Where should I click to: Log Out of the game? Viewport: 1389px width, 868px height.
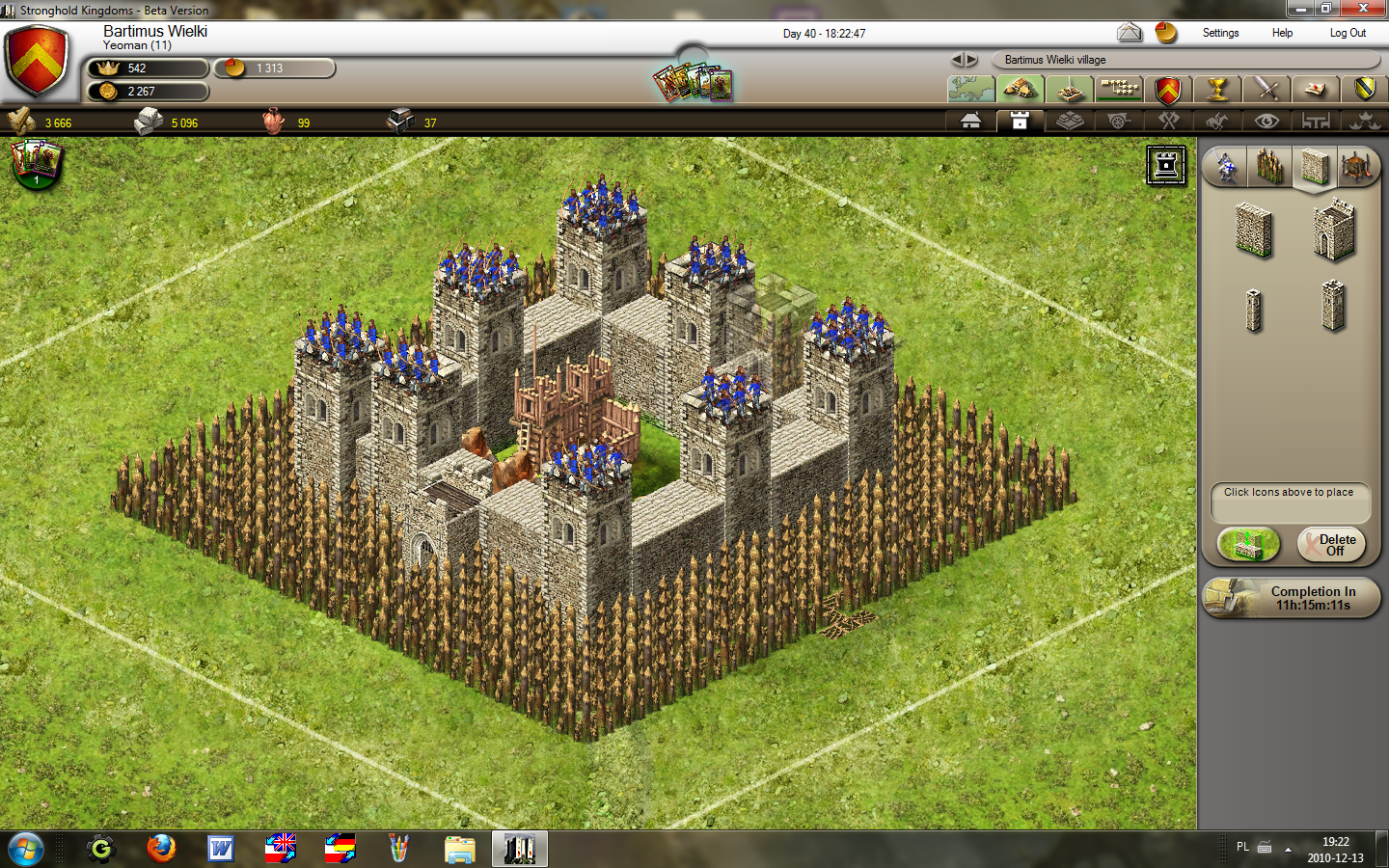point(1348,33)
